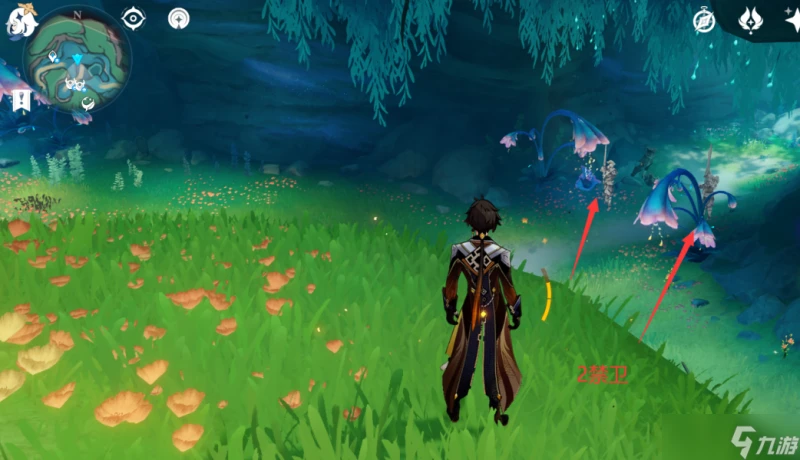Open the Wish four-pointed star icon
800x460 pixels.
(791, 20)
